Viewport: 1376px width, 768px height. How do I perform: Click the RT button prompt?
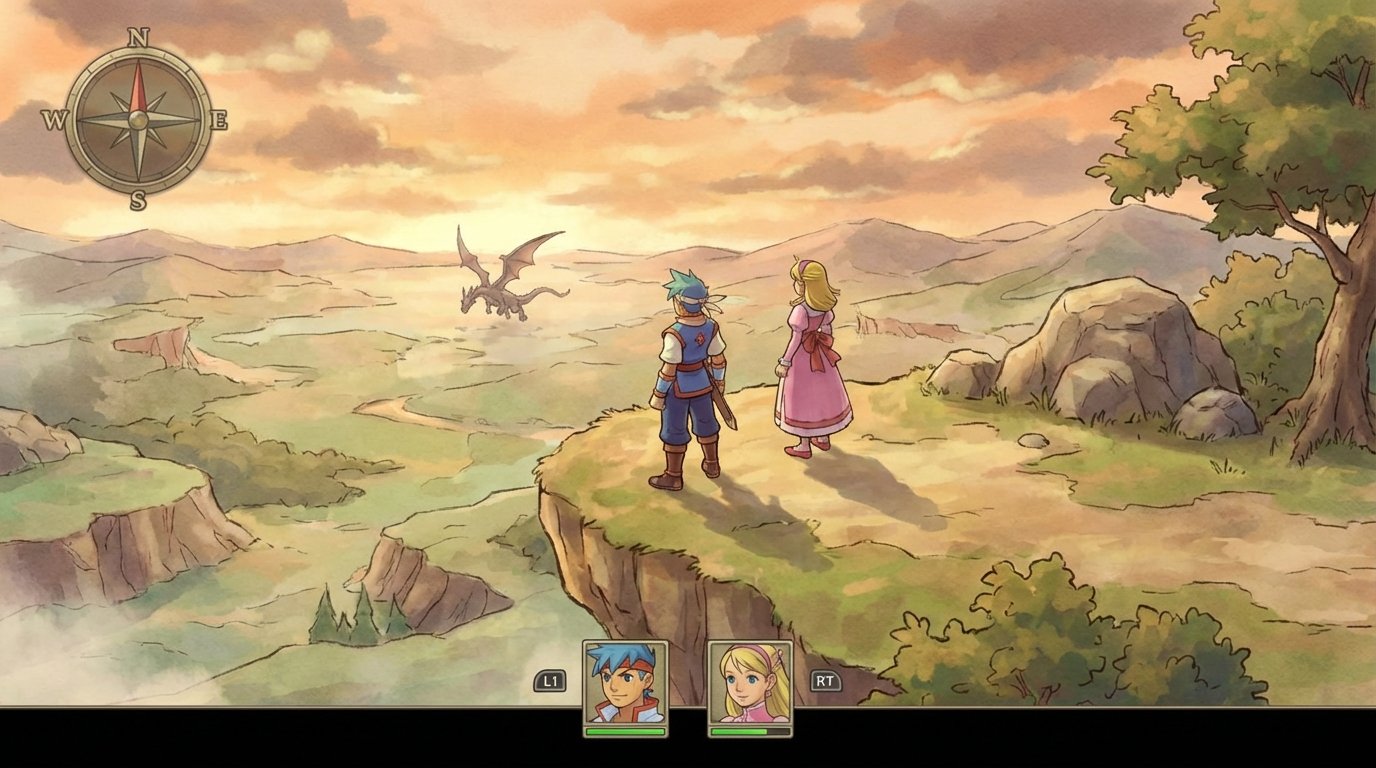tap(828, 679)
